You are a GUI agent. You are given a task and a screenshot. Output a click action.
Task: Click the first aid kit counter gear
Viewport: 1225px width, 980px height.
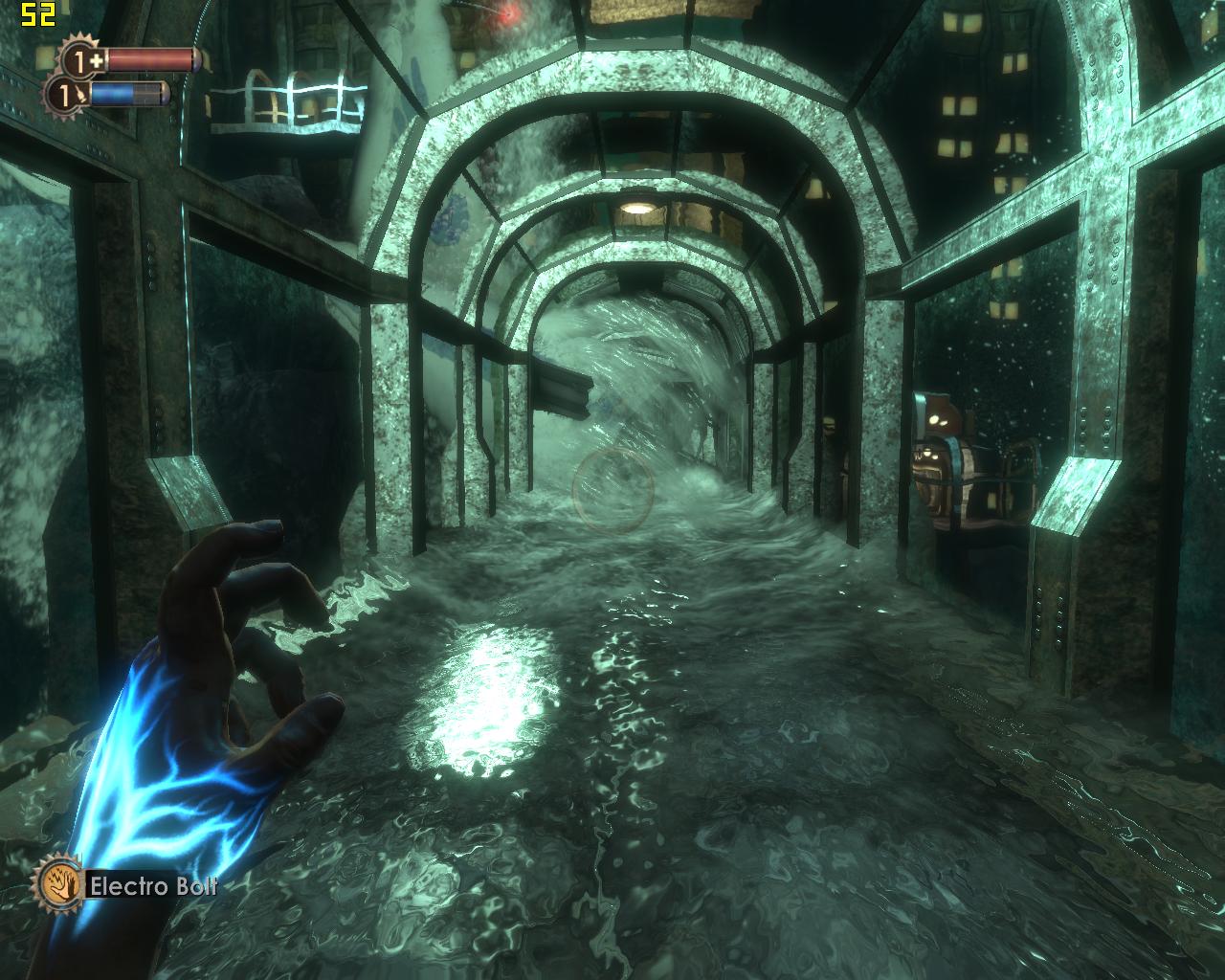(82, 60)
